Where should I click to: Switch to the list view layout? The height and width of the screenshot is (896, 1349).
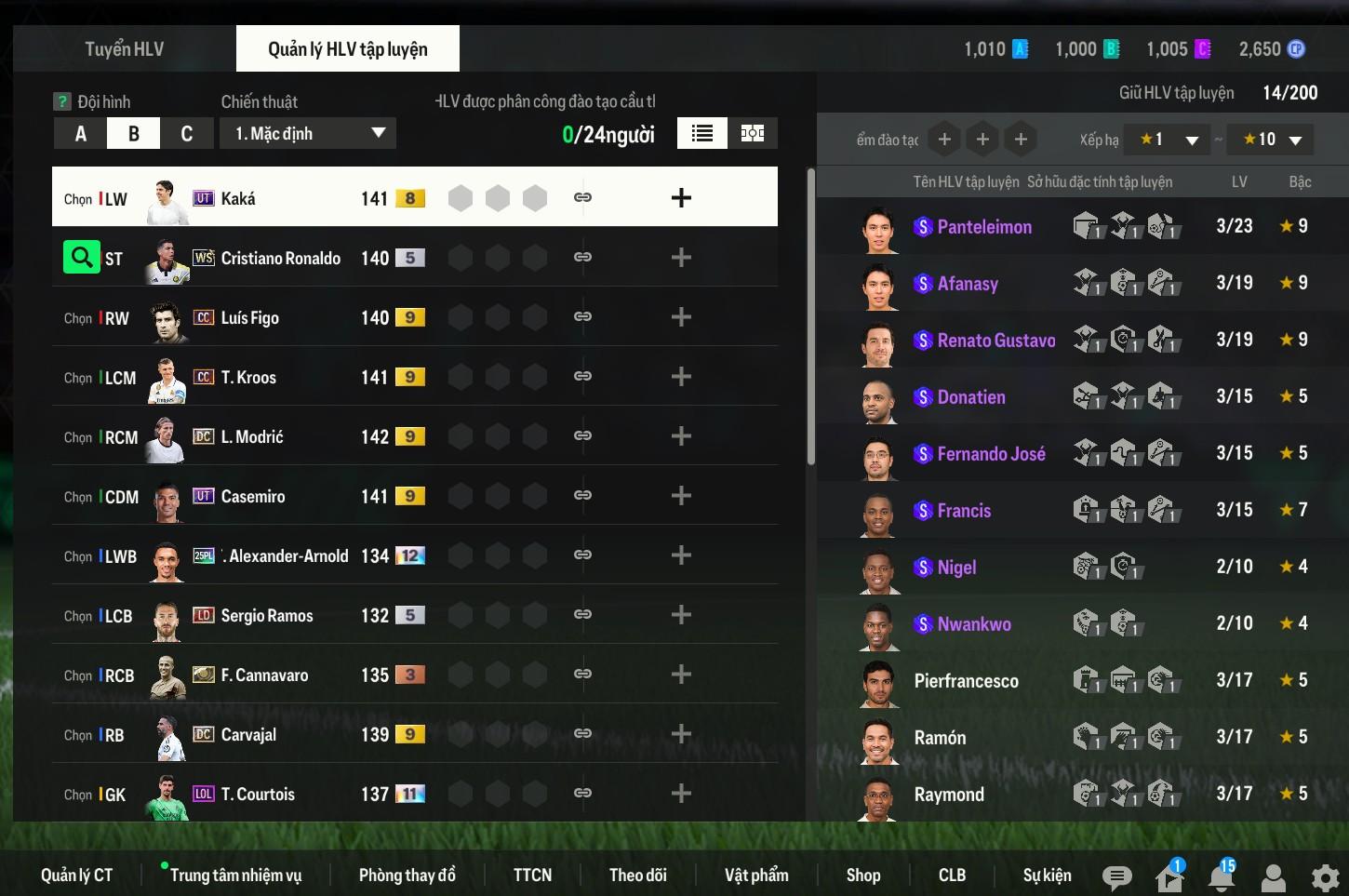702,133
